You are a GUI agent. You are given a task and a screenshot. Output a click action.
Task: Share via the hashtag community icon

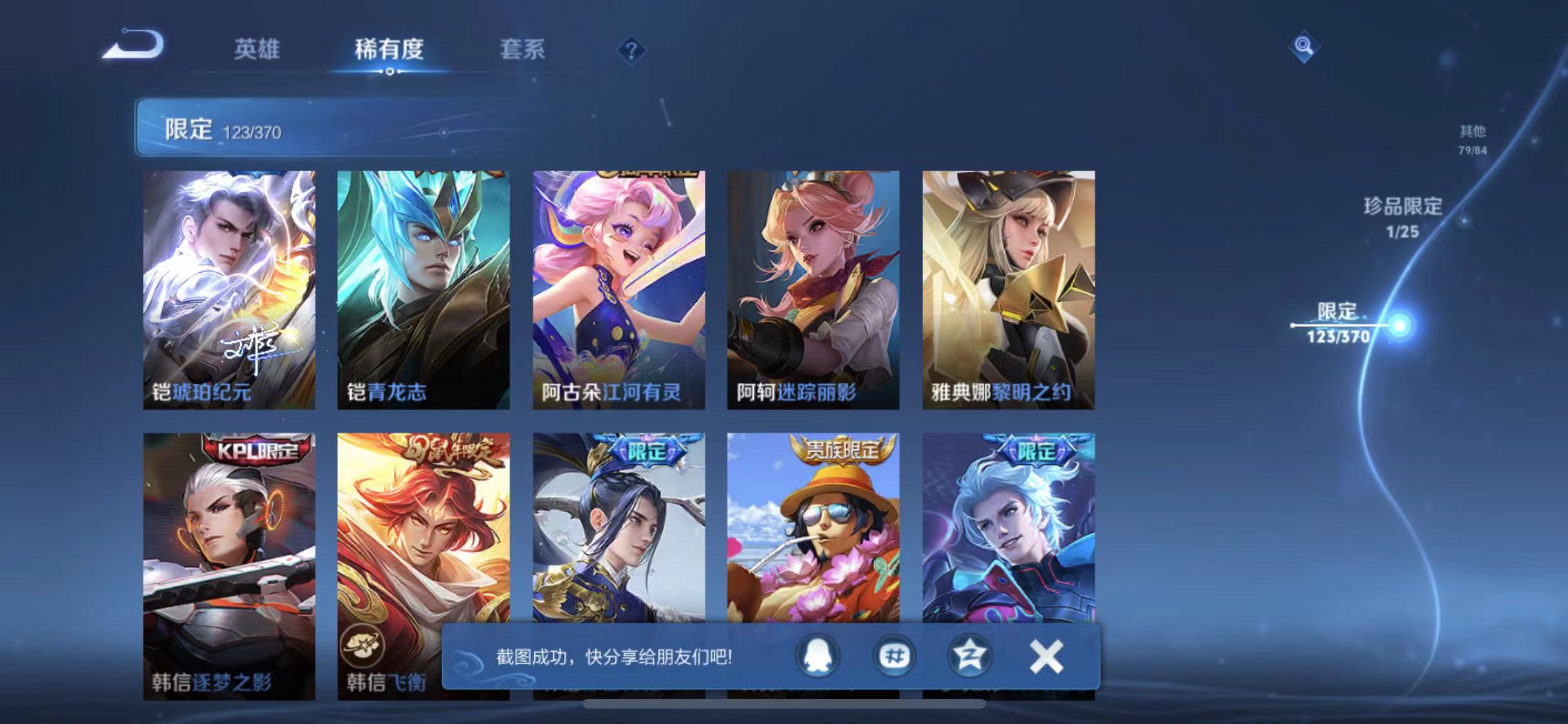point(893,656)
